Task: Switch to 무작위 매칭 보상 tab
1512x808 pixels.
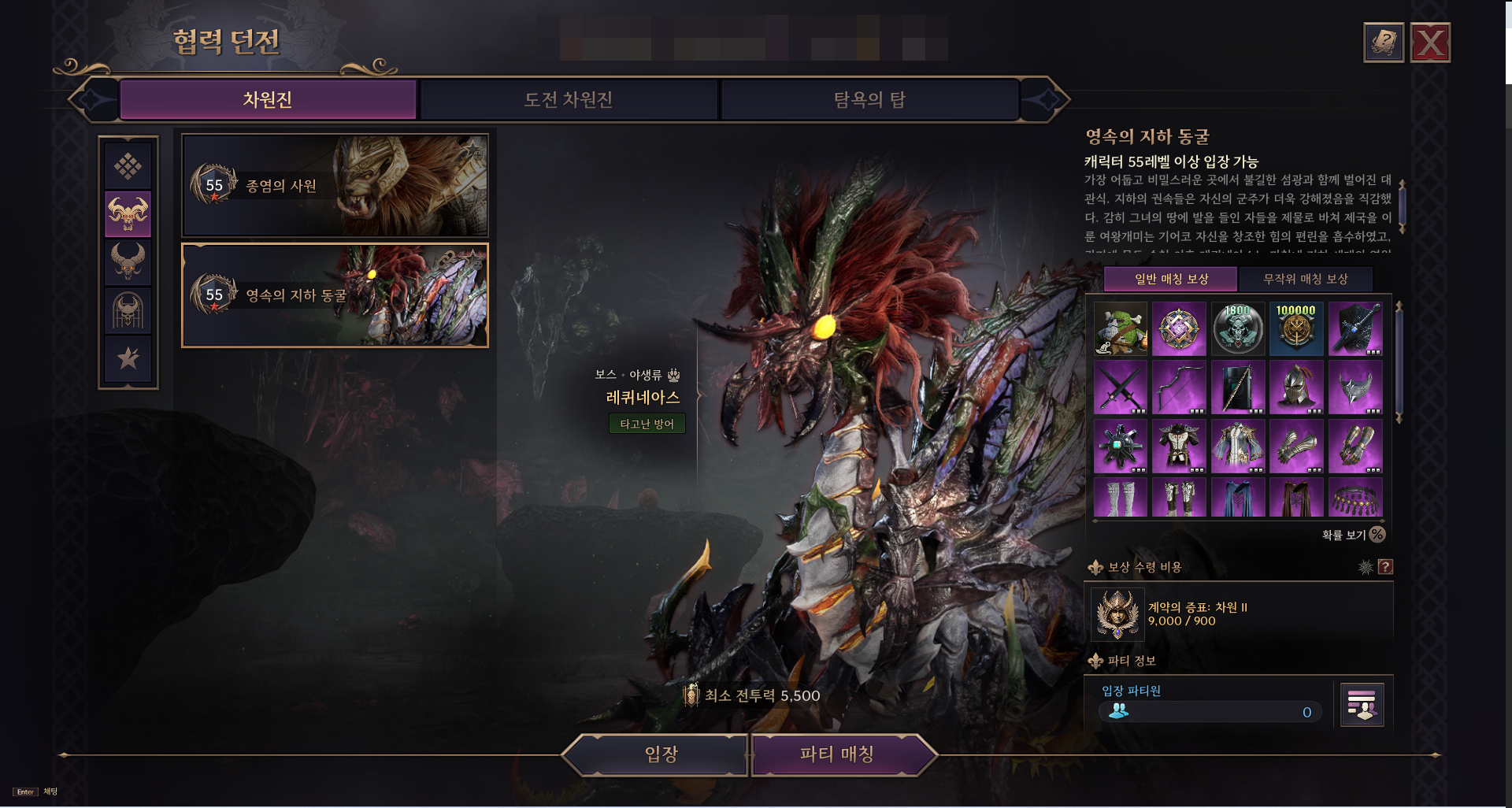Action: point(1305,279)
